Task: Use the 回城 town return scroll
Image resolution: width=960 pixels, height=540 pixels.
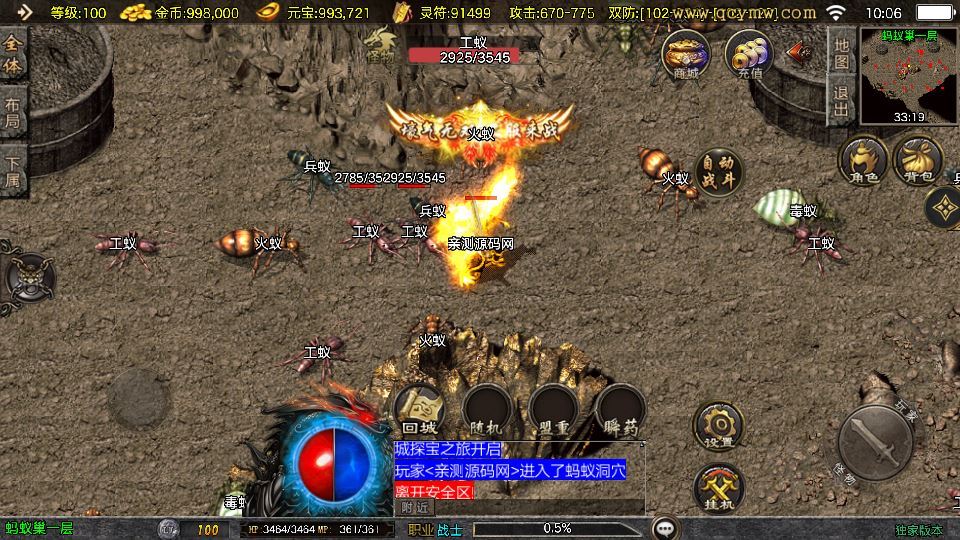Action: point(419,410)
